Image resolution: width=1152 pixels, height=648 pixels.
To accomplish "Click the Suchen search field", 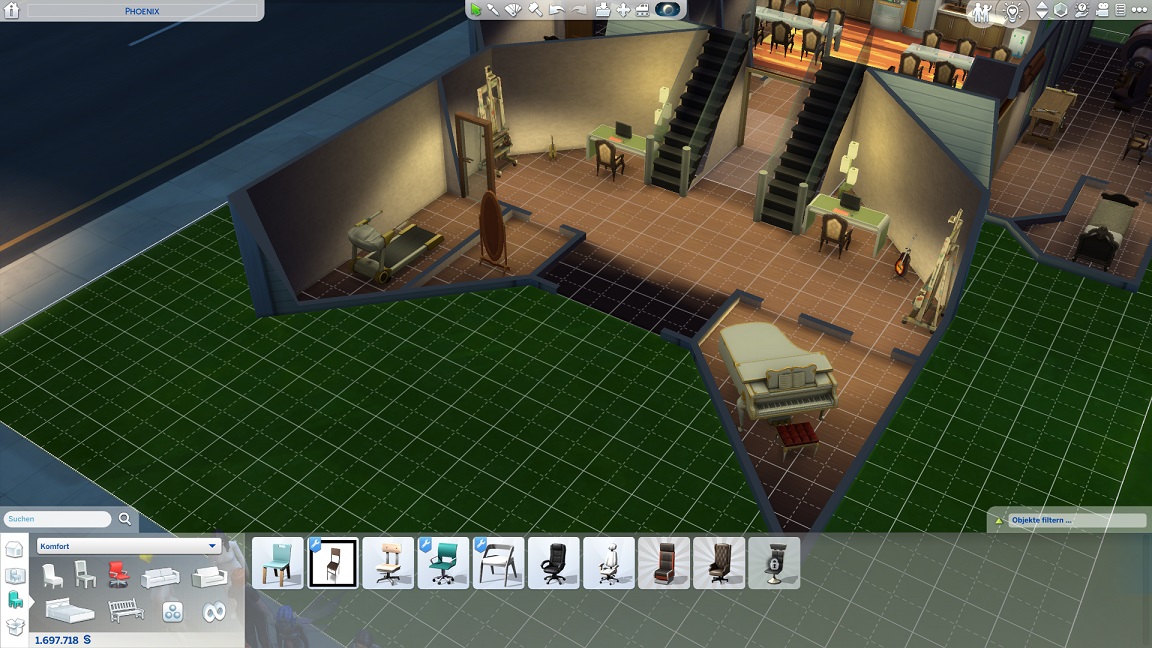I will [58, 519].
